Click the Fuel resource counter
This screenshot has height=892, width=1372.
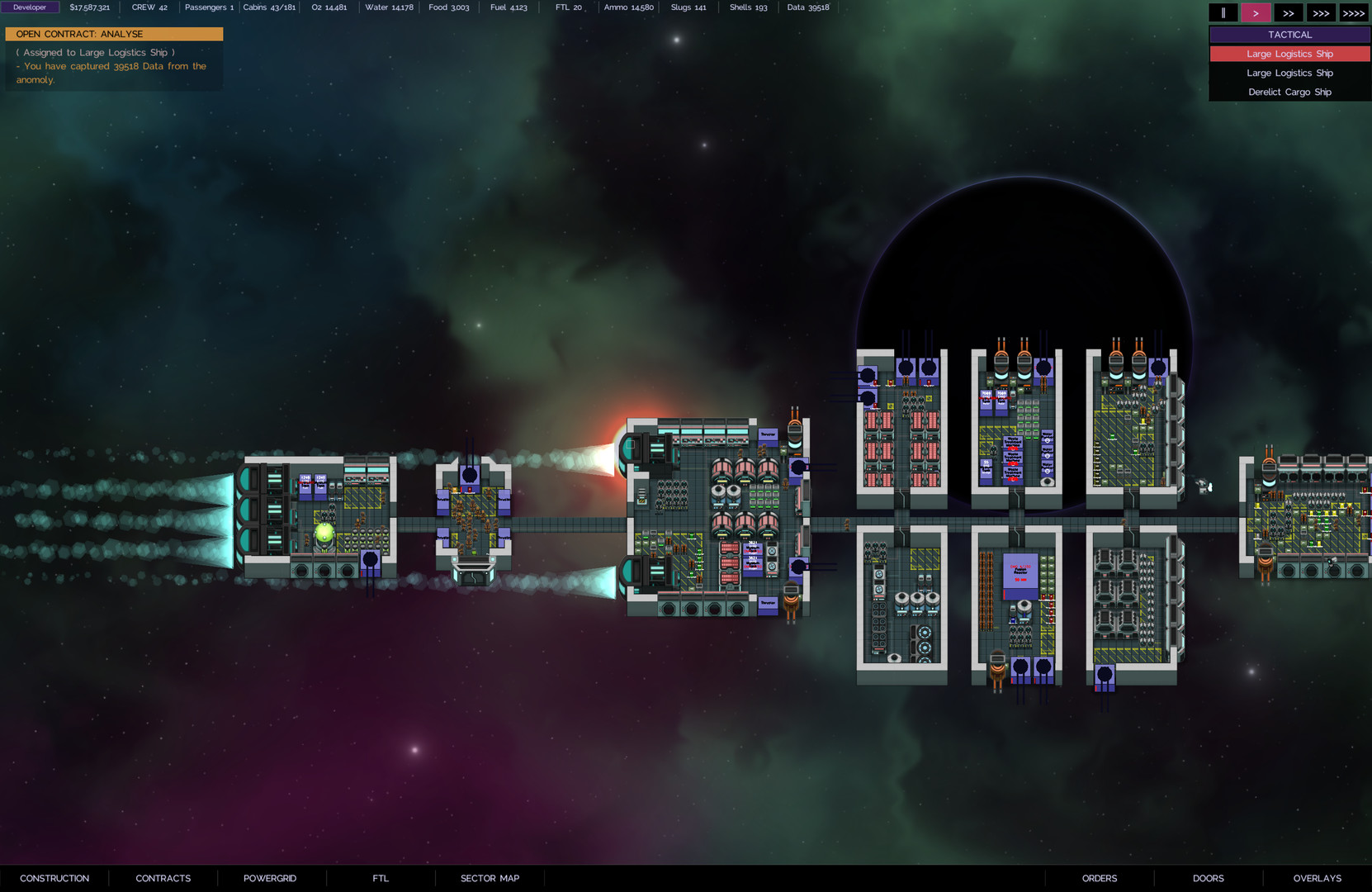(x=509, y=7)
